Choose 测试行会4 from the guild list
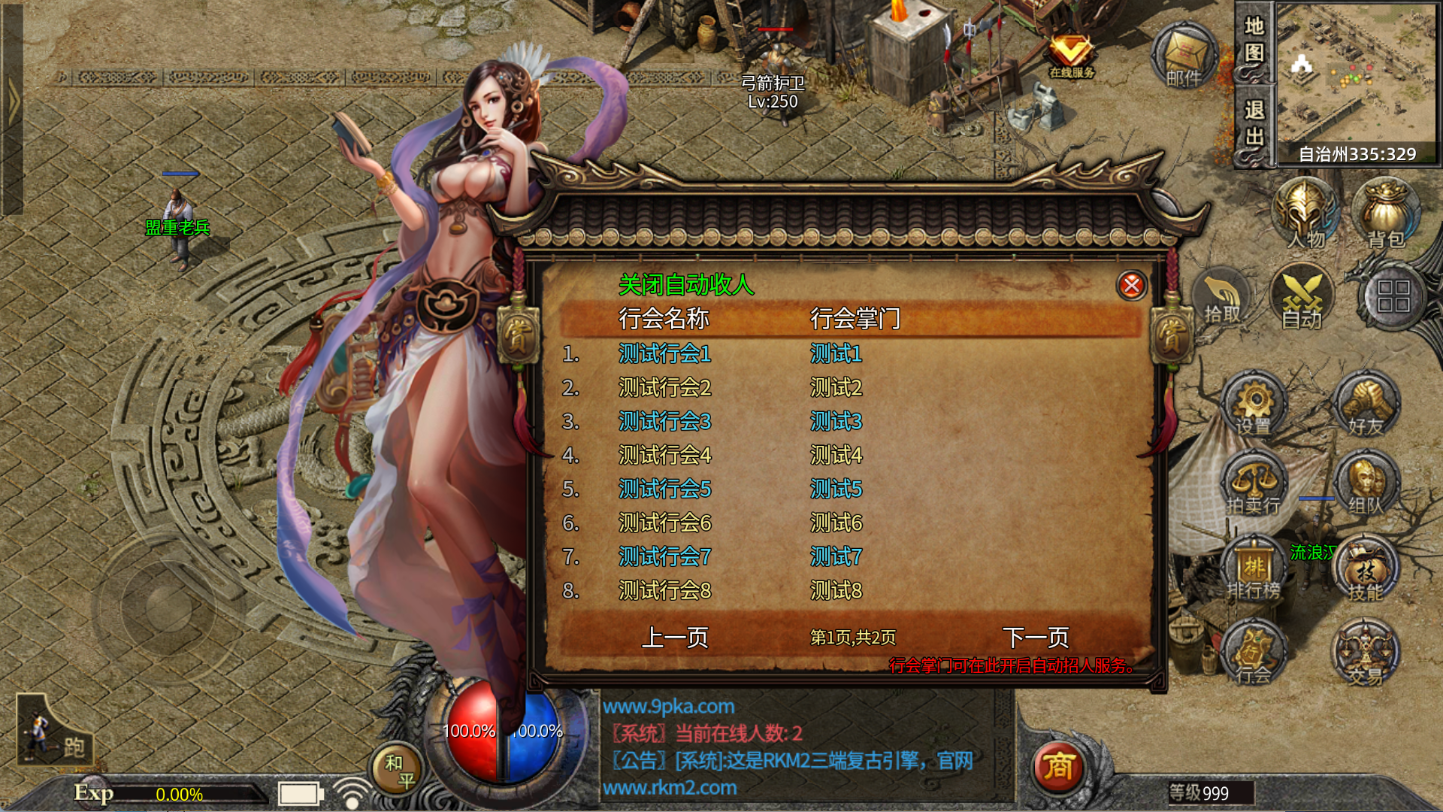 pyautogui.click(x=665, y=456)
